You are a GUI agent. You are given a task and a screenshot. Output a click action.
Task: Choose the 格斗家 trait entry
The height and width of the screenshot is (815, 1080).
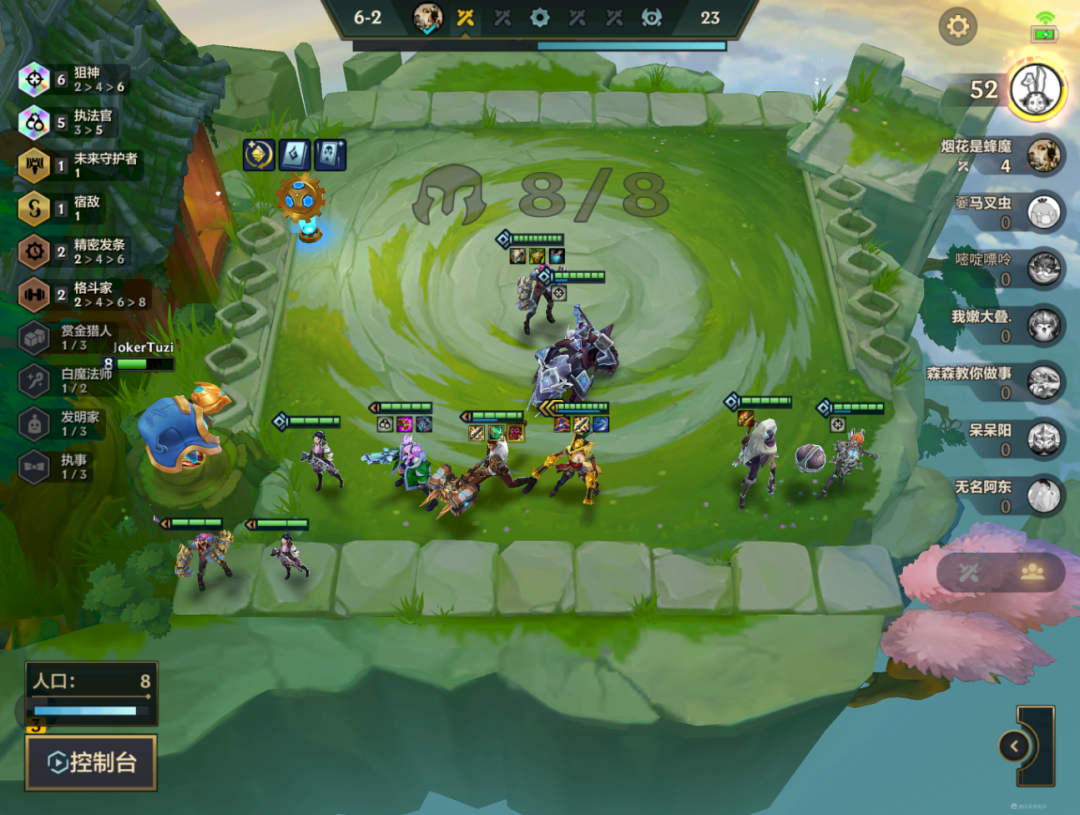[80, 294]
